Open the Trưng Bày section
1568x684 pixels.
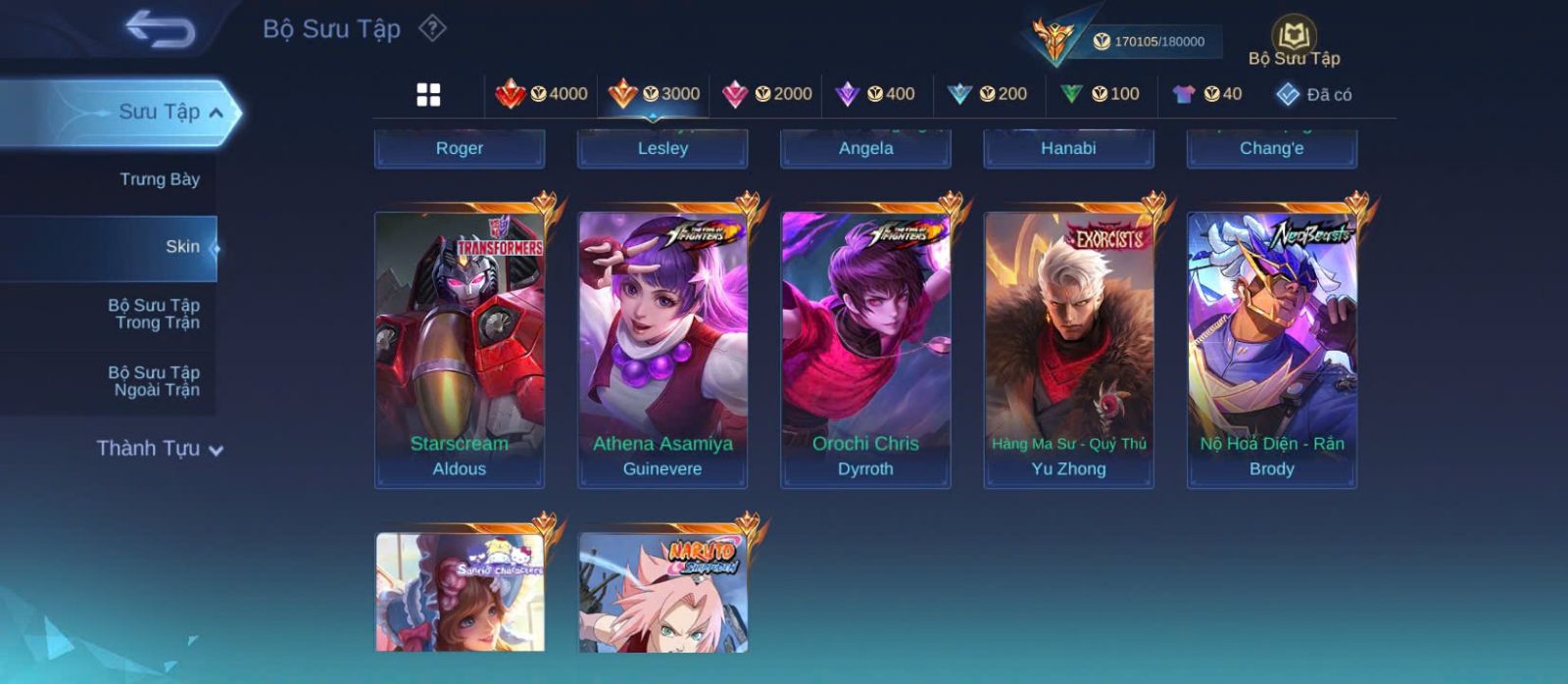(159, 179)
